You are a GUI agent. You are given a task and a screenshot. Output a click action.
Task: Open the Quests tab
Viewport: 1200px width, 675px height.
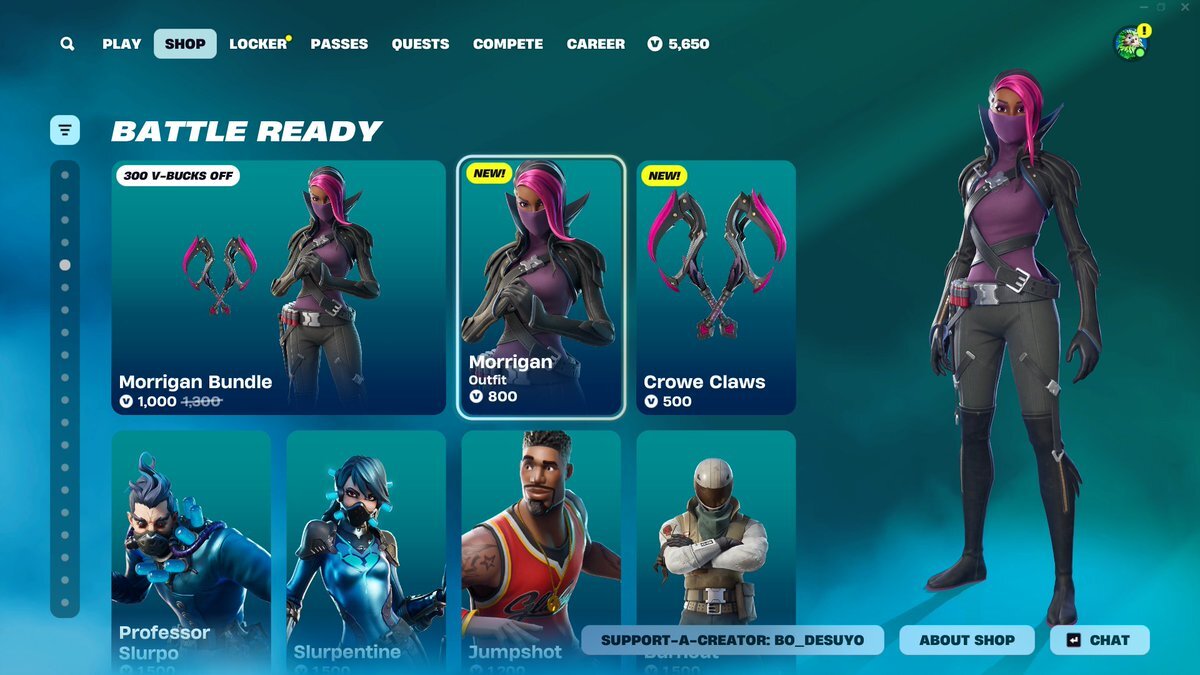420,44
